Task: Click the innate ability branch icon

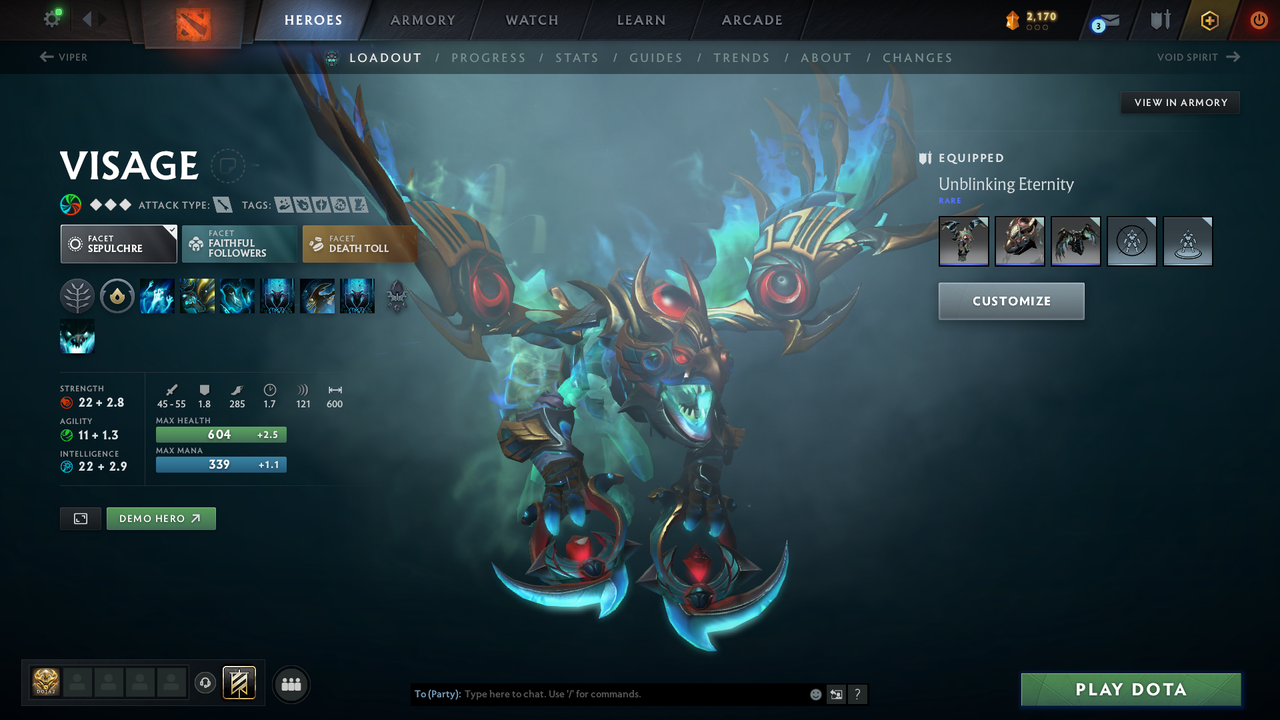Action: point(77,296)
